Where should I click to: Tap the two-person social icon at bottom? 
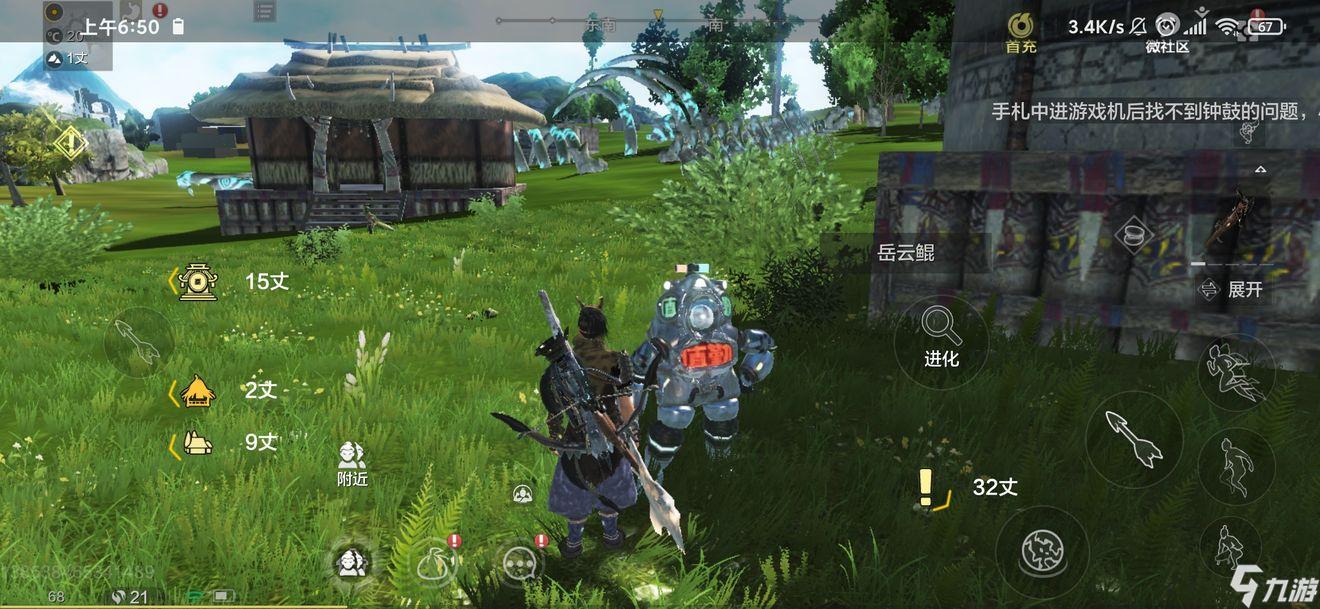coord(351,563)
